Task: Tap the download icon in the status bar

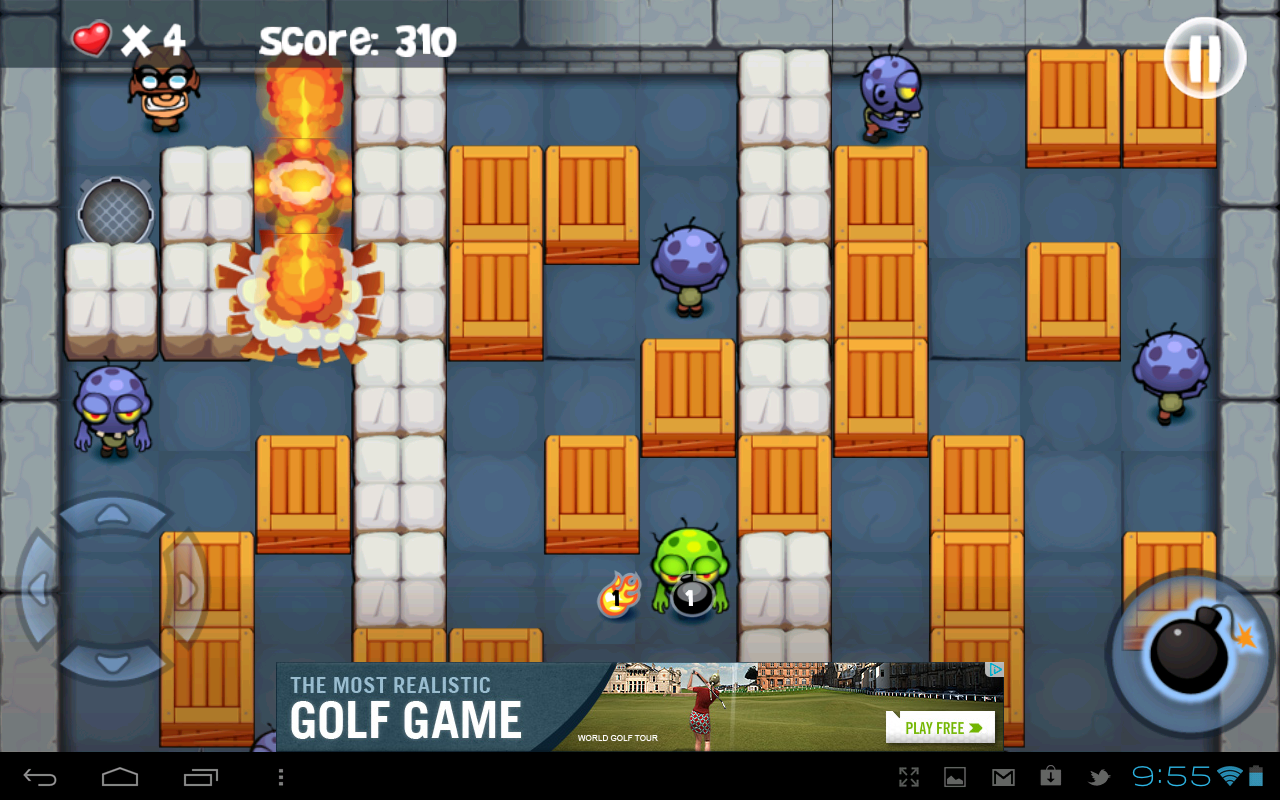Action: pyautogui.click(x=1050, y=775)
